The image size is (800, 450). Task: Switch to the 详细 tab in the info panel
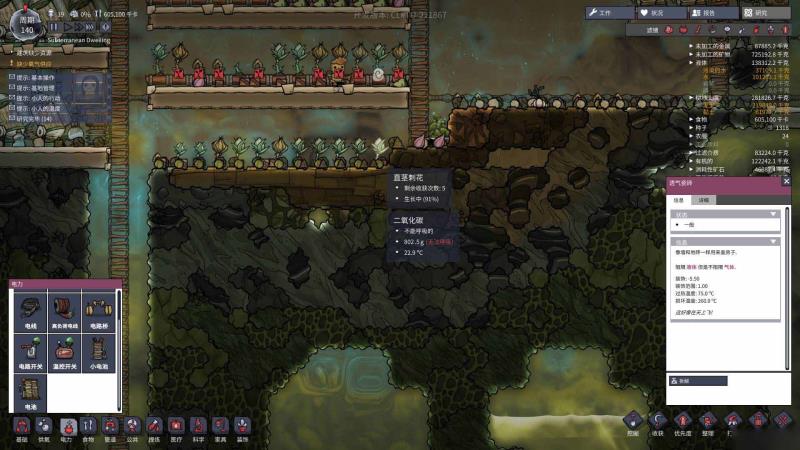click(705, 200)
